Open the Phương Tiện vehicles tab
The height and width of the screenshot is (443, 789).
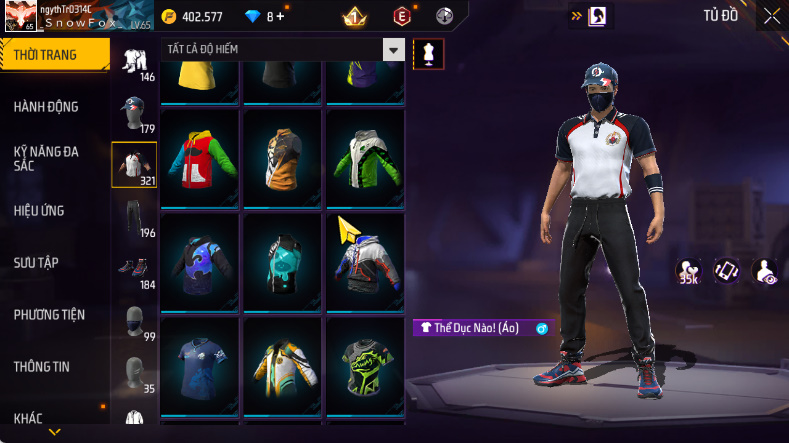[x=49, y=314]
